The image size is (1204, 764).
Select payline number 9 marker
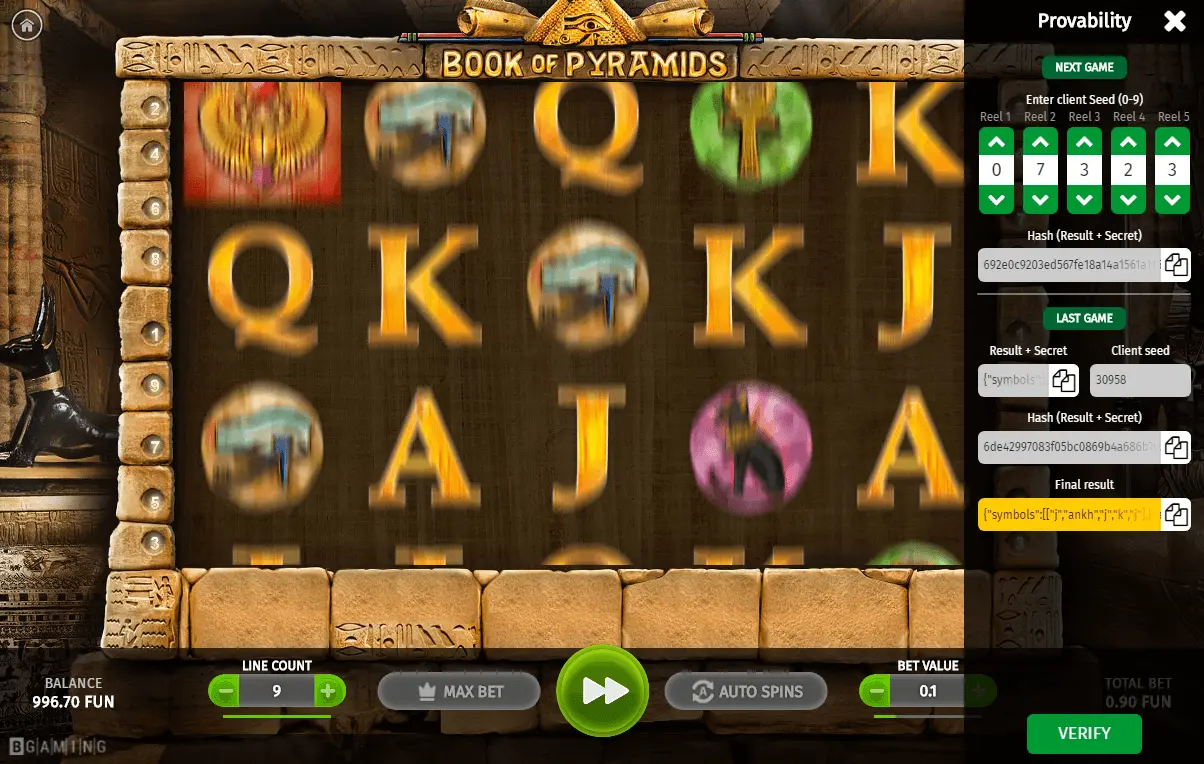pos(154,384)
